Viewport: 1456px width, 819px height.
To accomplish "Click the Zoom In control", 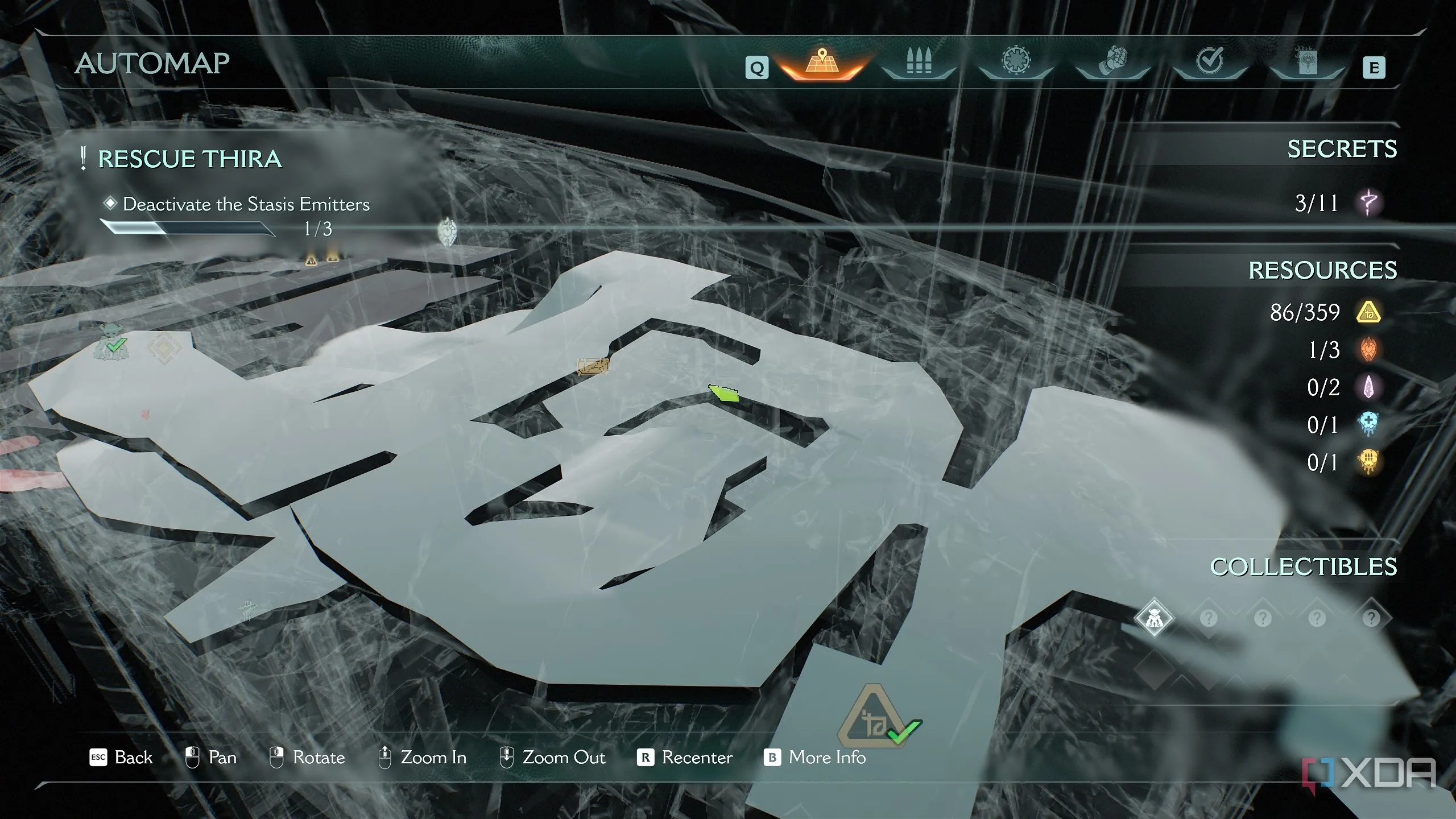I will point(423,758).
